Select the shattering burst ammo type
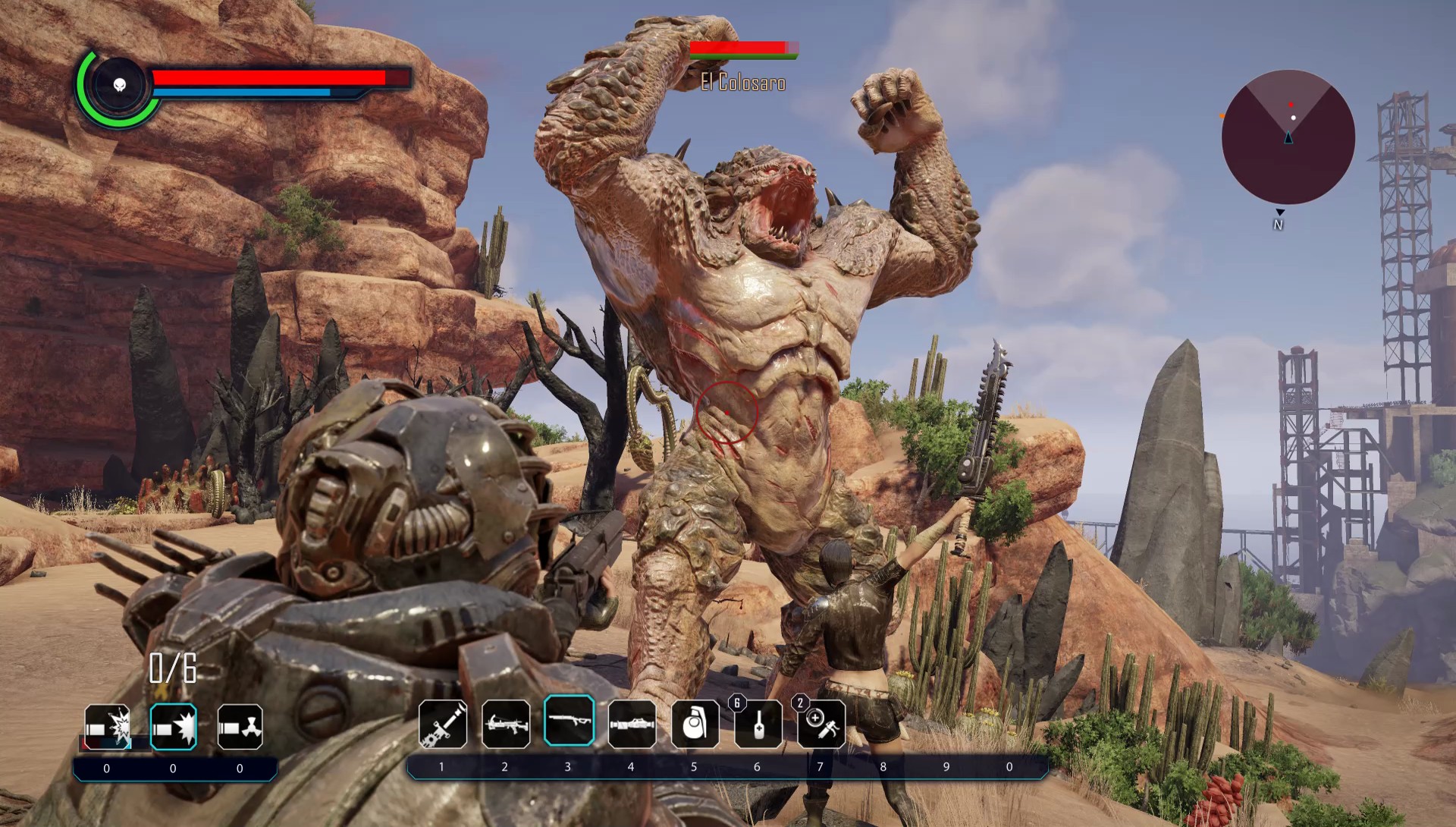The height and width of the screenshot is (827, 1456). tap(107, 727)
